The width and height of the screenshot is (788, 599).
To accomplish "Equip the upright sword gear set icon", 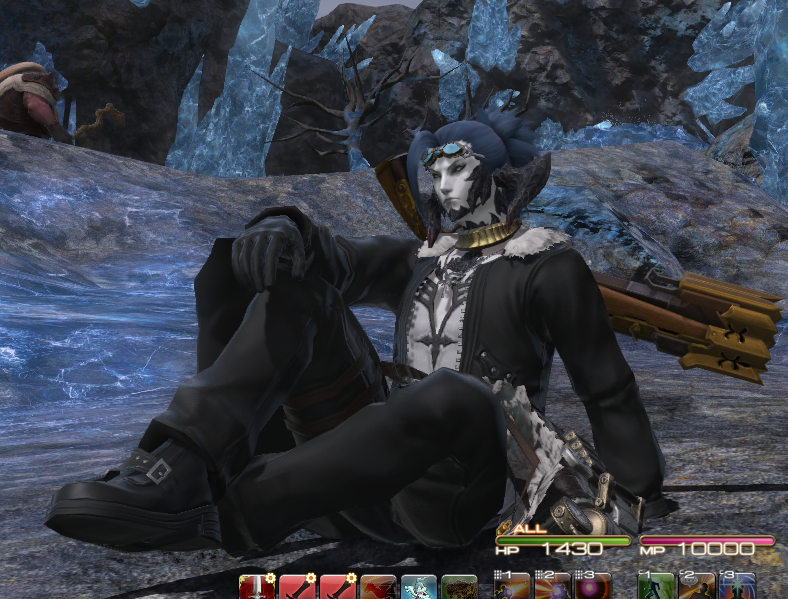I will pos(257,587).
